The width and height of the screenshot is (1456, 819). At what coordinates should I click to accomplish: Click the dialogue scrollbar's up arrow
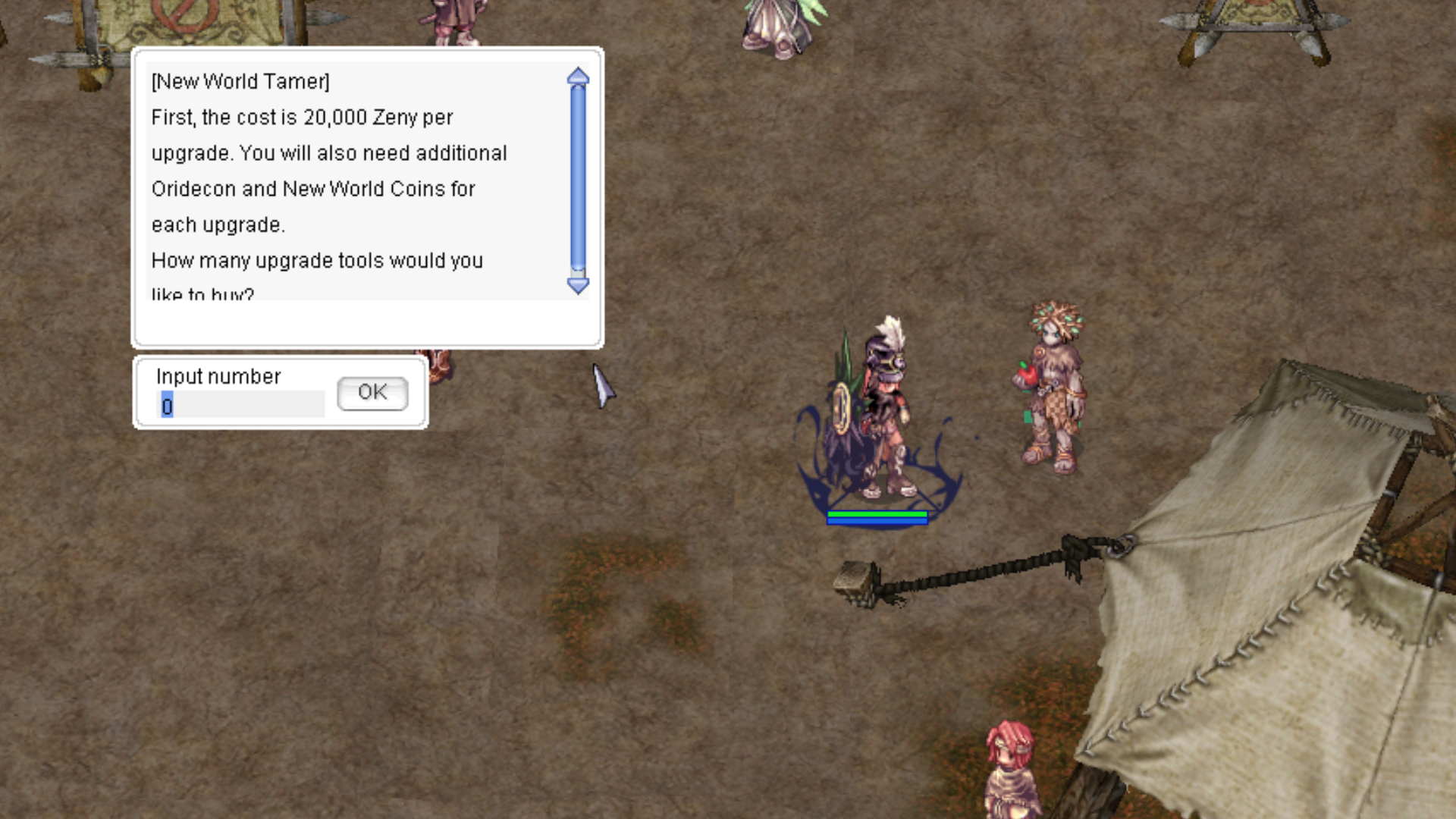(578, 76)
